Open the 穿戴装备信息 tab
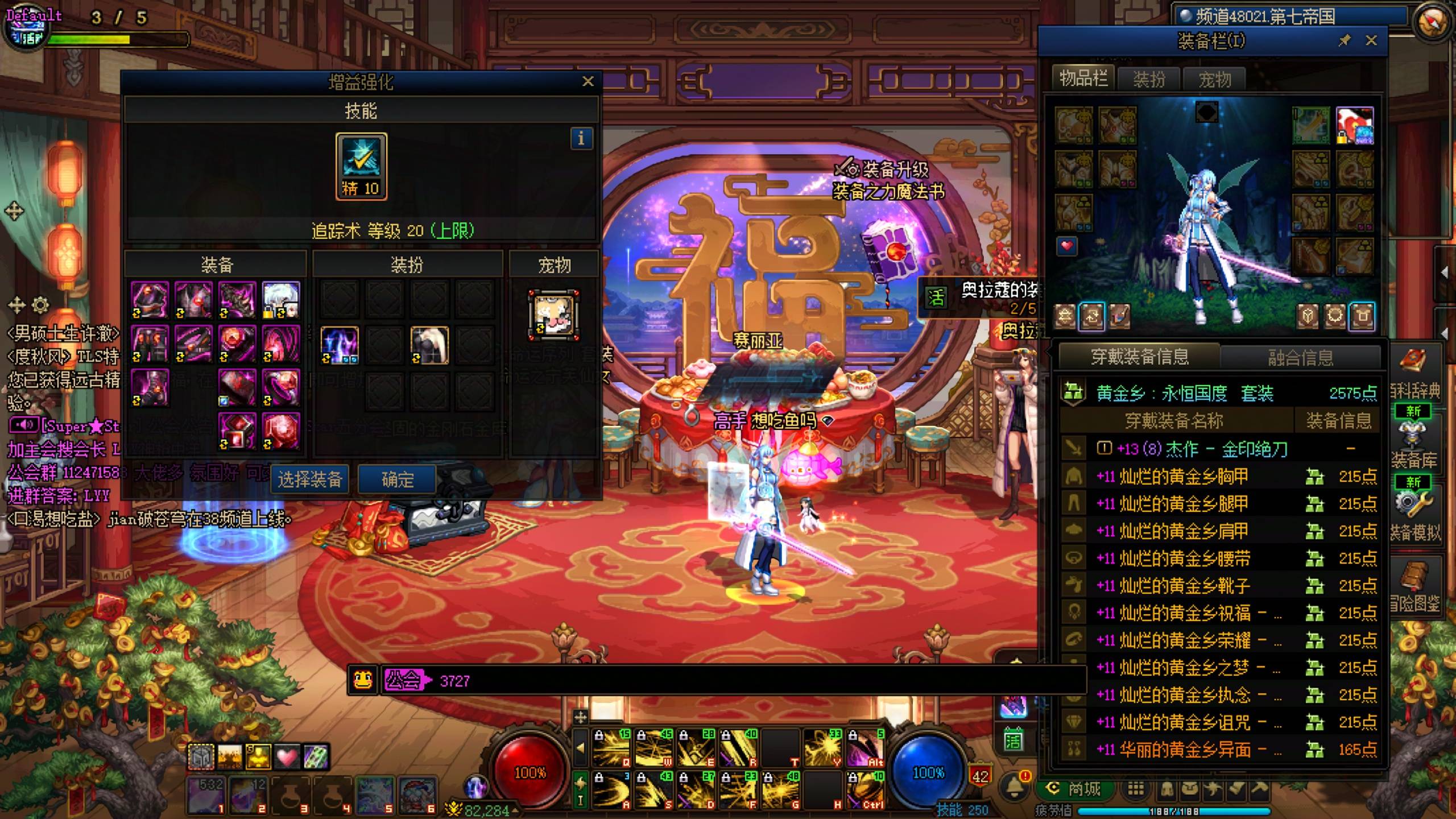 (x=1139, y=357)
